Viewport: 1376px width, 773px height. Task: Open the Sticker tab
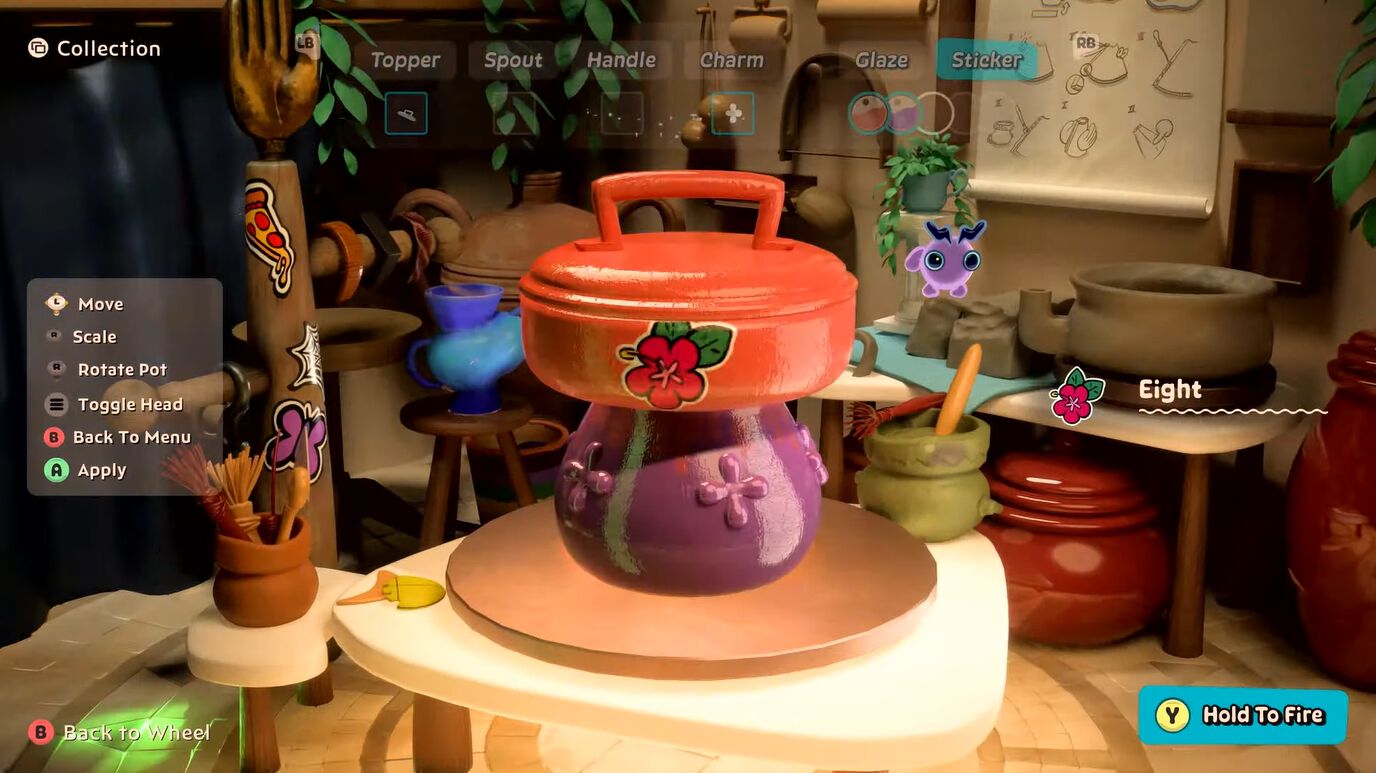986,60
